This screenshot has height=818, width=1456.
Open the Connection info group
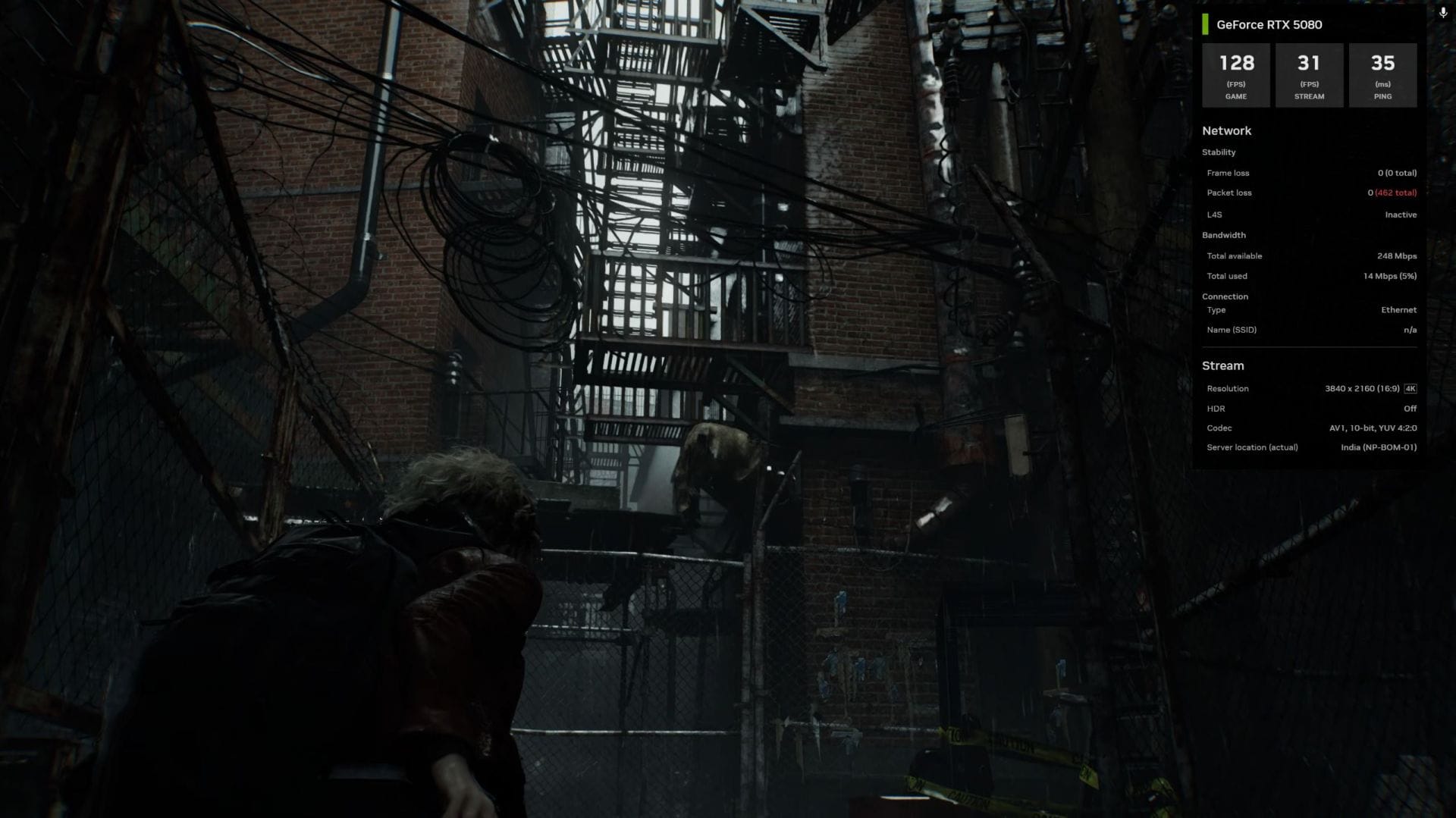click(x=1225, y=296)
